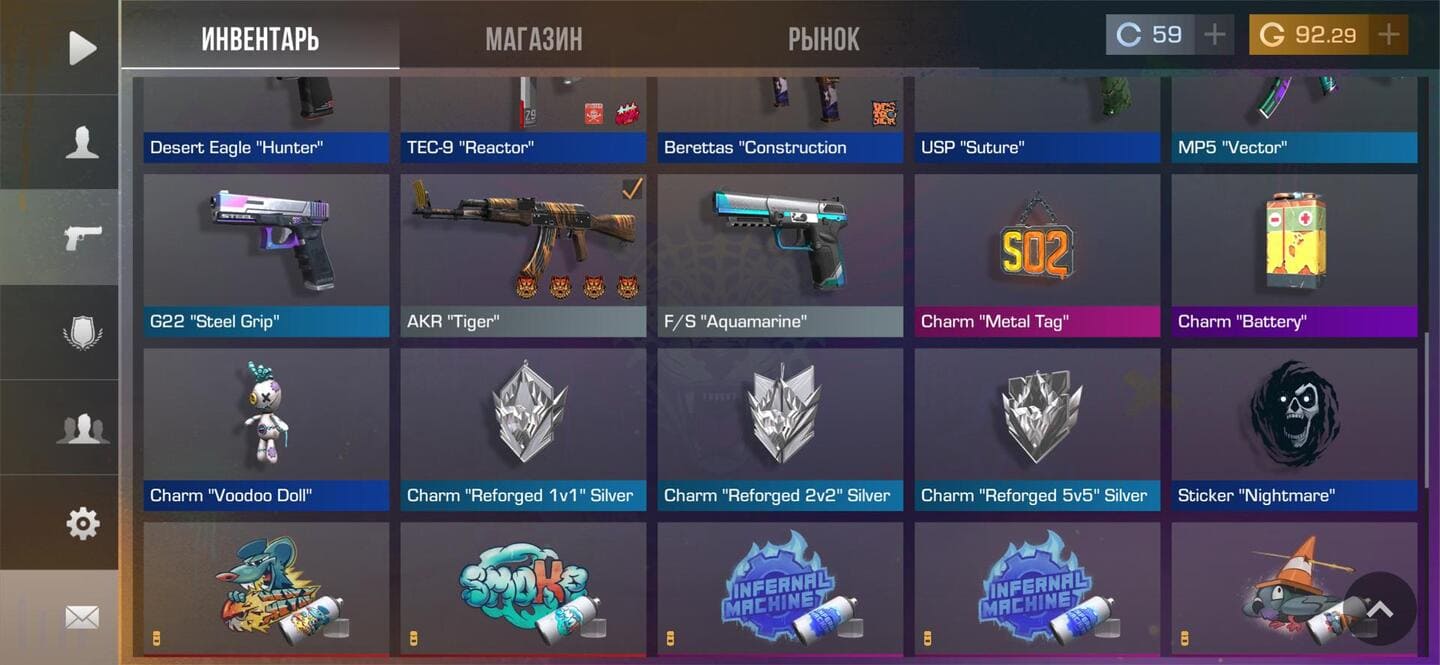The width and height of the screenshot is (1440, 665).
Task: Open the profile silhouette icon
Action: tap(82, 143)
